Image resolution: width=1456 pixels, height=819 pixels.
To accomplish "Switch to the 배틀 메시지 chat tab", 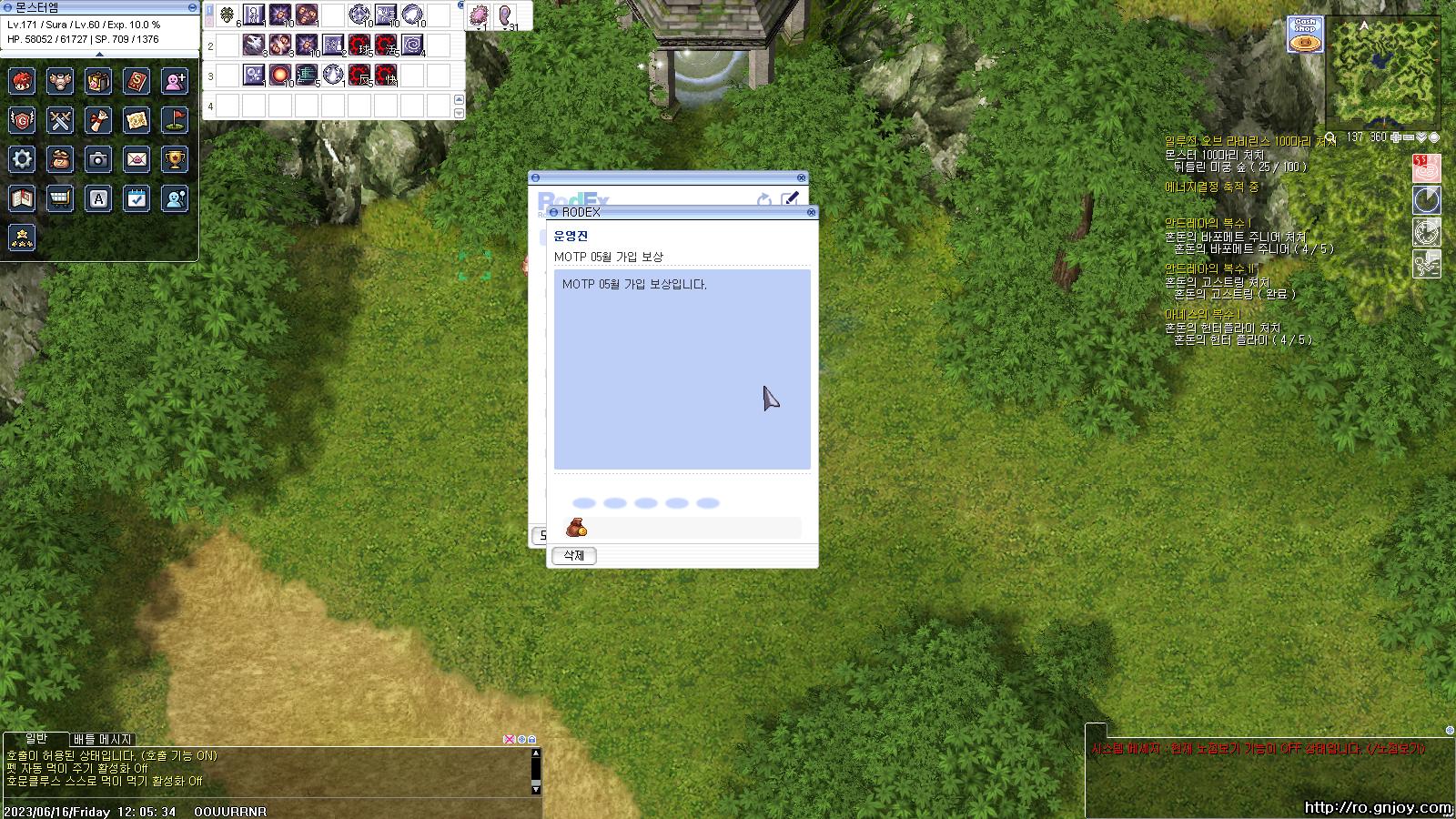I will coord(103,739).
